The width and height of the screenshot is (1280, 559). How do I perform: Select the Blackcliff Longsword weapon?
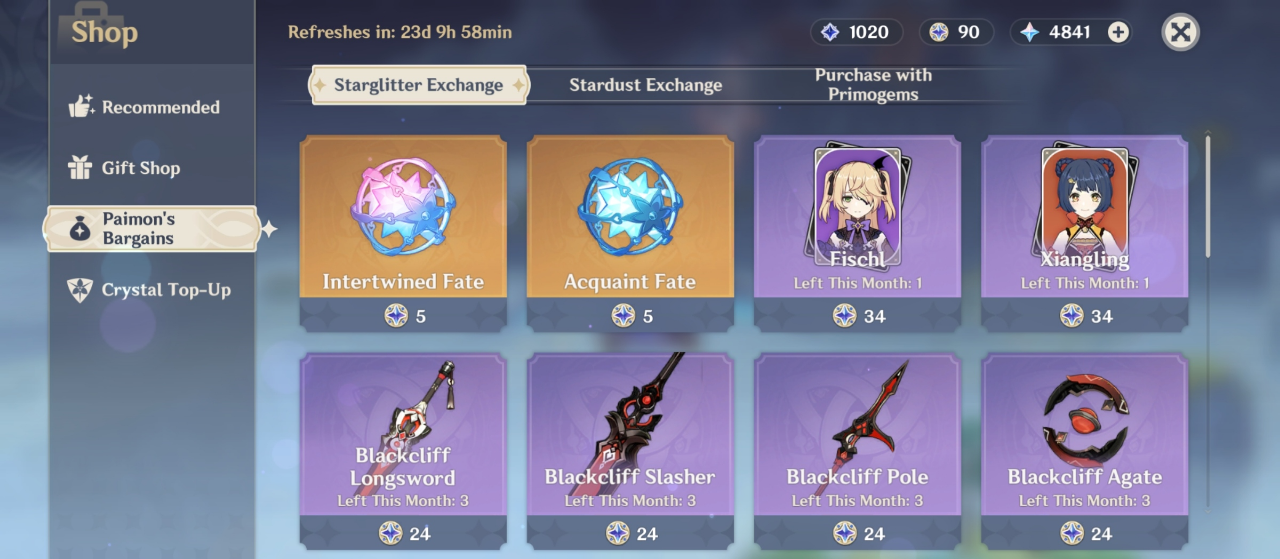coord(403,448)
